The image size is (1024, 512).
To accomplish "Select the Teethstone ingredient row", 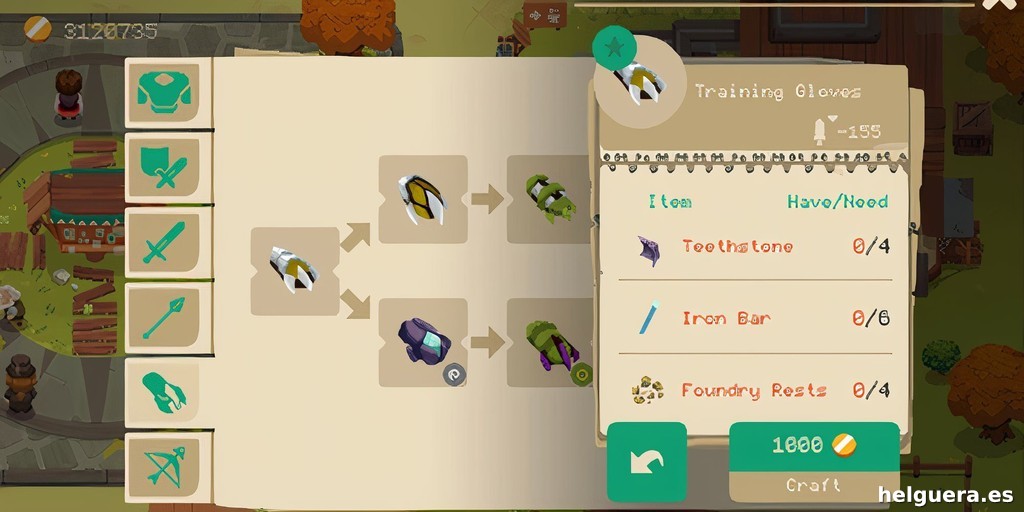I will point(754,247).
